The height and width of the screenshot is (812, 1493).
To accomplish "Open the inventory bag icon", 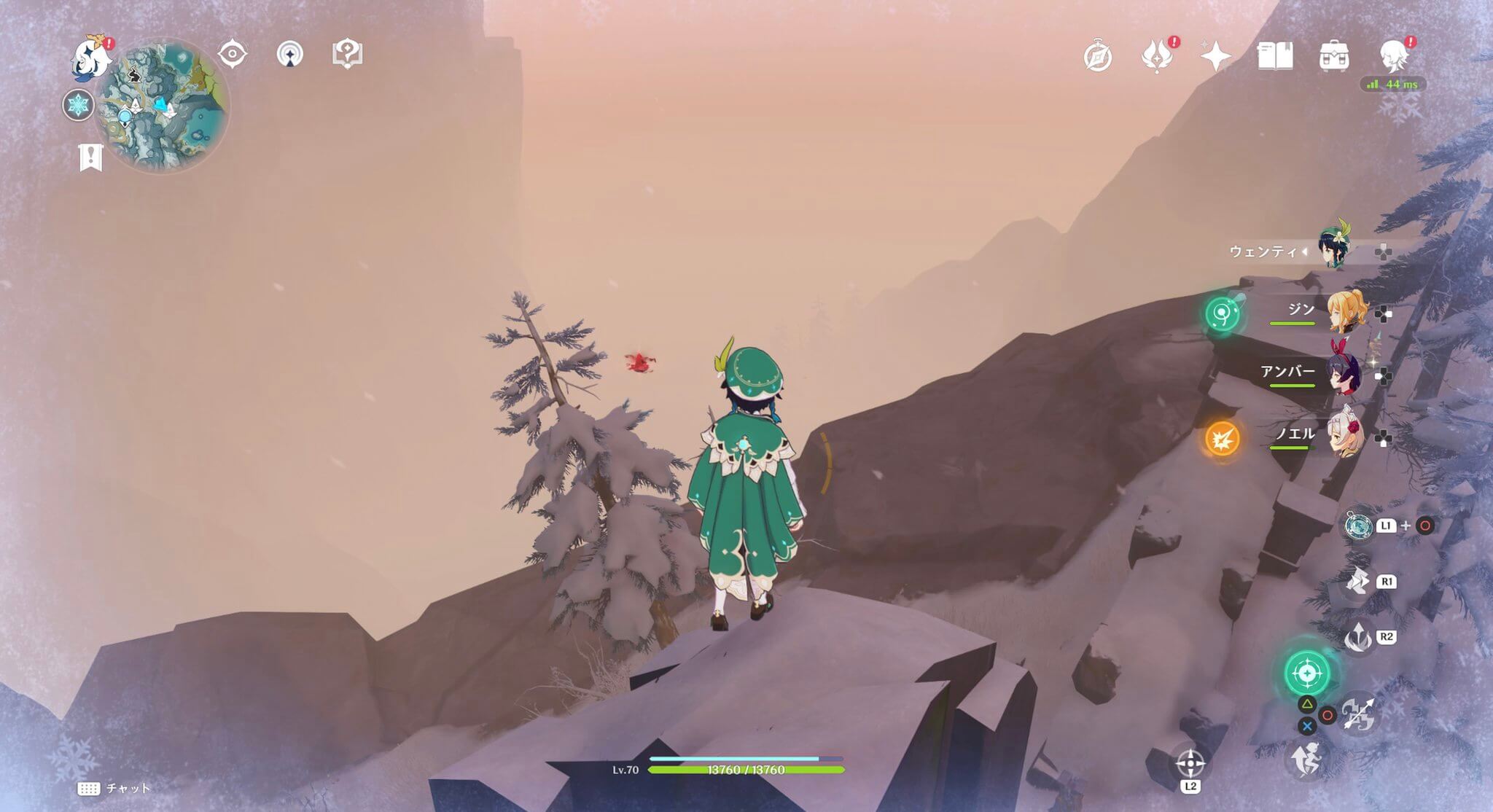I will pyautogui.click(x=1336, y=55).
